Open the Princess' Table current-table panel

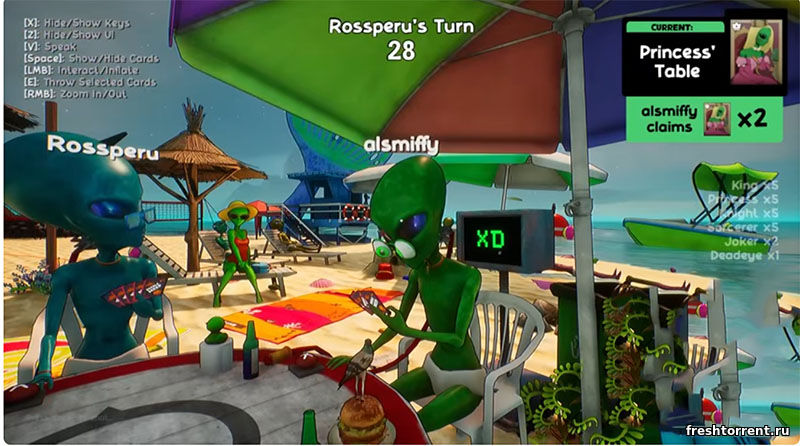pyautogui.click(x=672, y=60)
